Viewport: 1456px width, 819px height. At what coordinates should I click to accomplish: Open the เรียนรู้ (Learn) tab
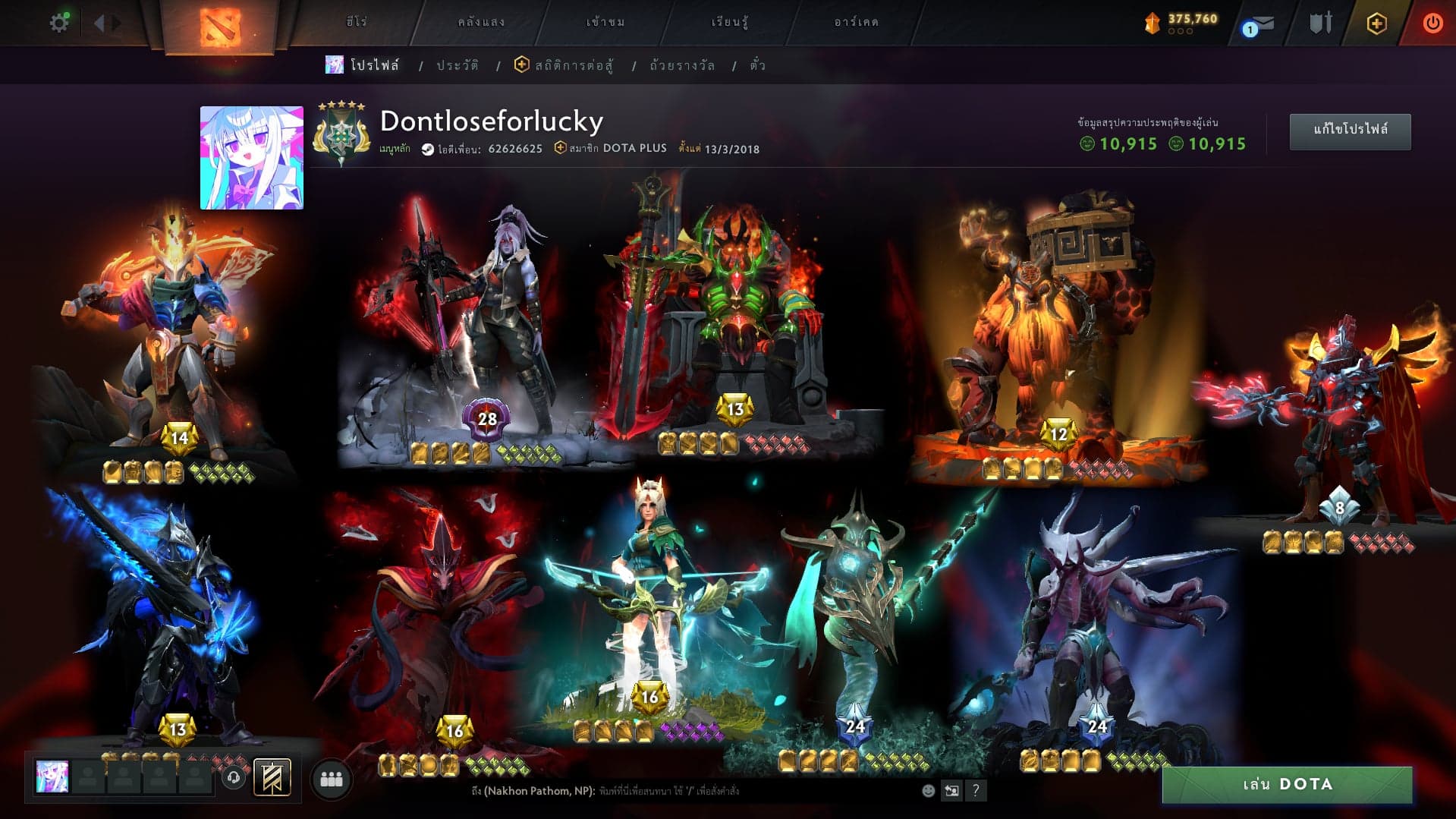(x=729, y=22)
